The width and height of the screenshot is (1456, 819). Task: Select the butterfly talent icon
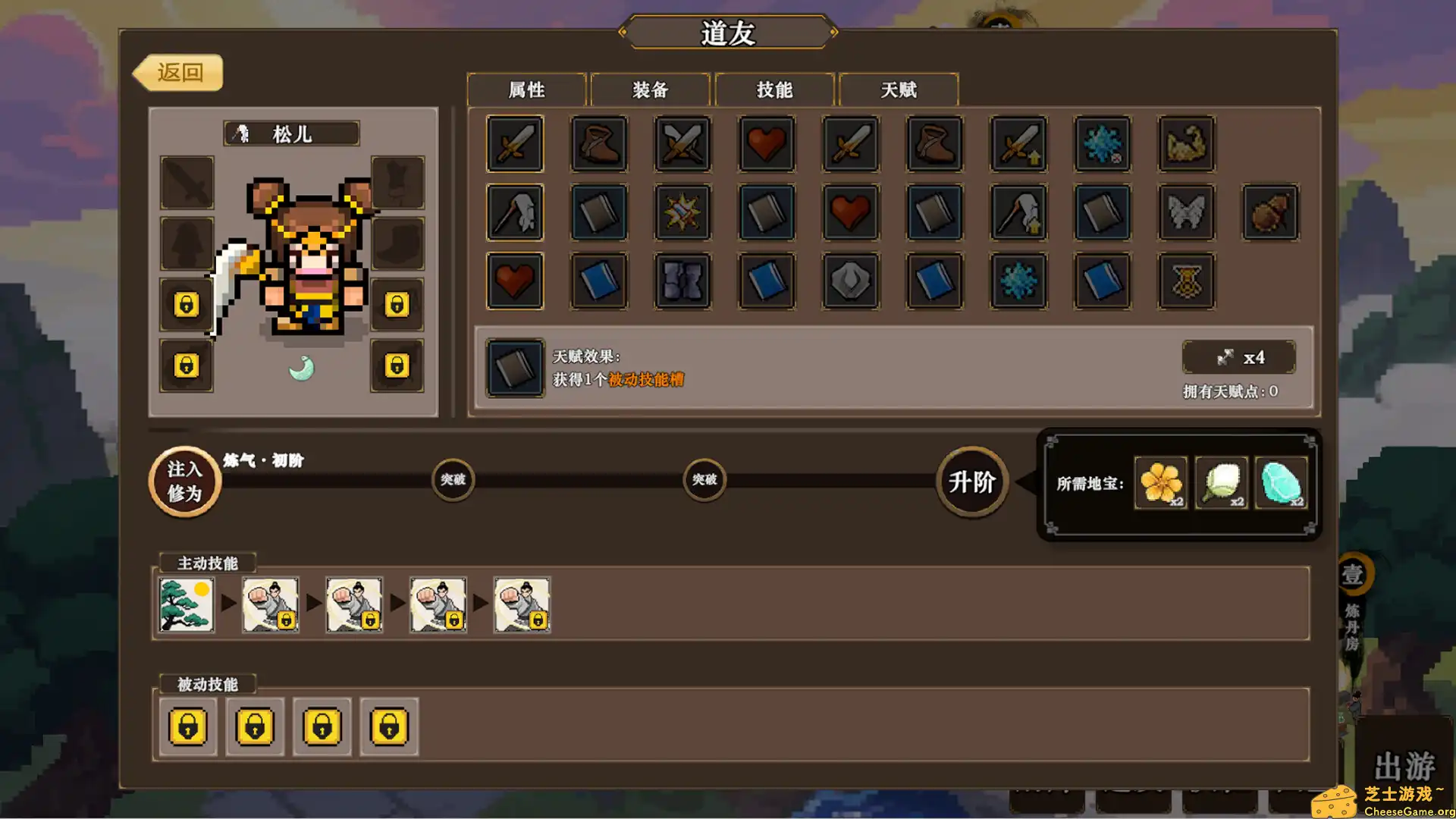pos(1187,213)
